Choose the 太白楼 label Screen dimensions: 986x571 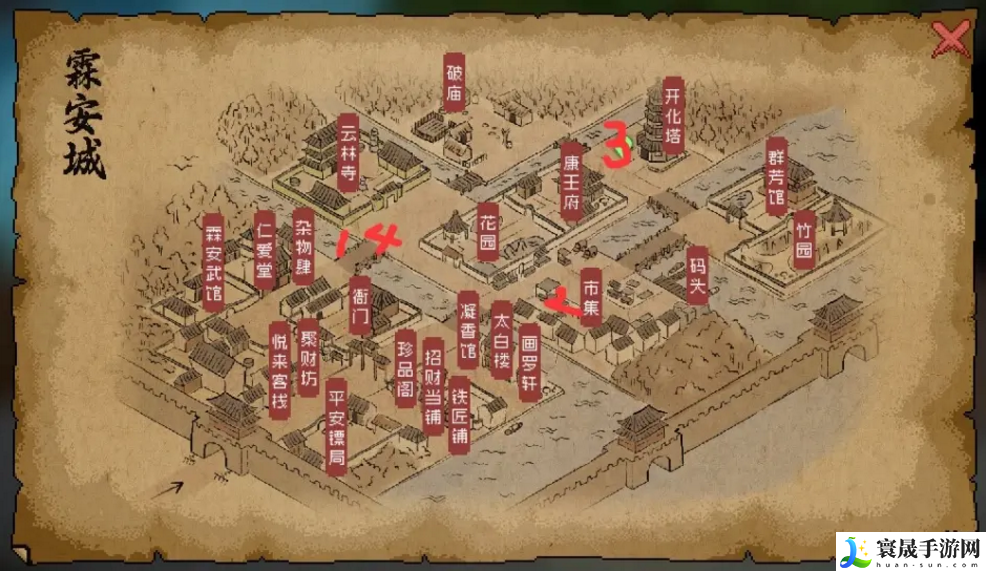[x=501, y=340]
